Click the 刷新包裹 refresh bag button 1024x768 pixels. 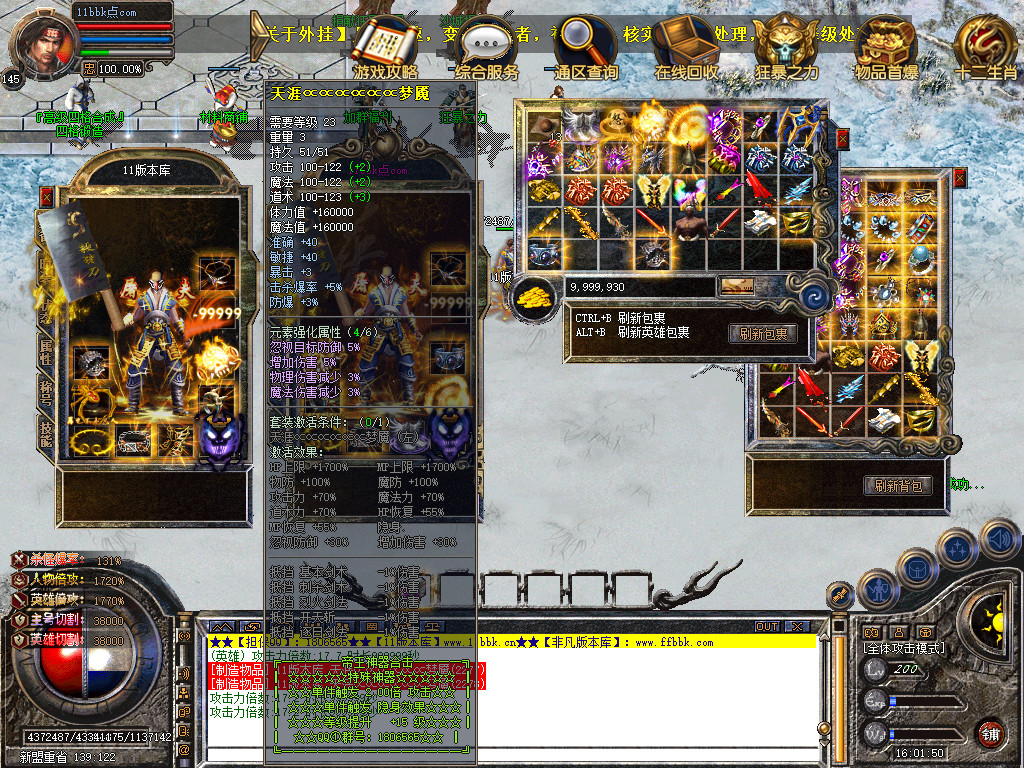point(762,334)
